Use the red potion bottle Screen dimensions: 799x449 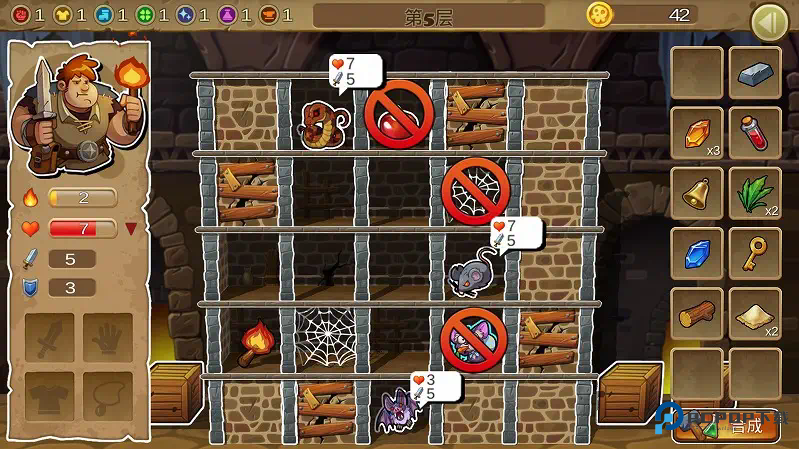(755, 132)
